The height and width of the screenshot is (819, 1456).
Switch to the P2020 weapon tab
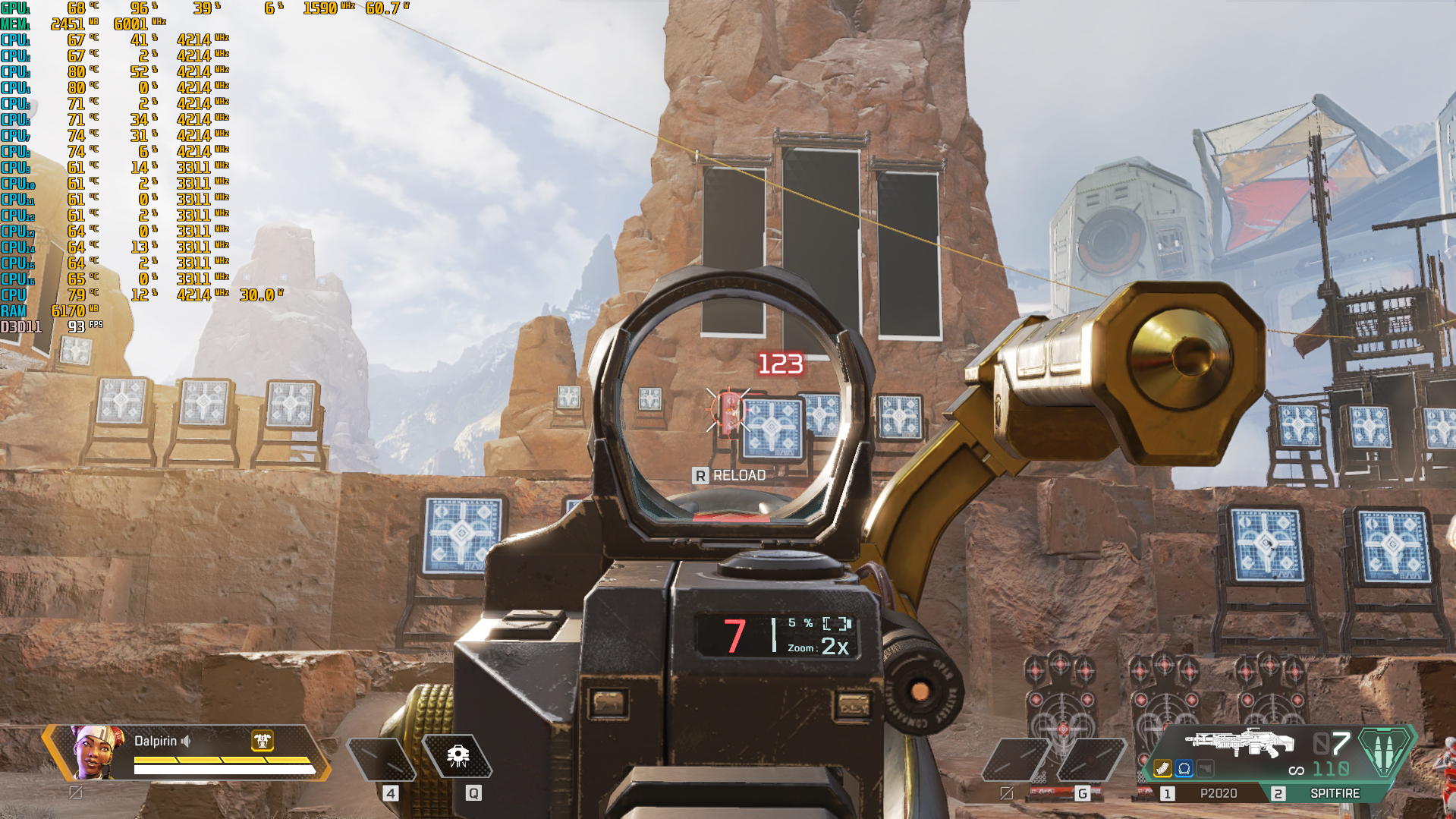pyautogui.click(x=1206, y=793)
